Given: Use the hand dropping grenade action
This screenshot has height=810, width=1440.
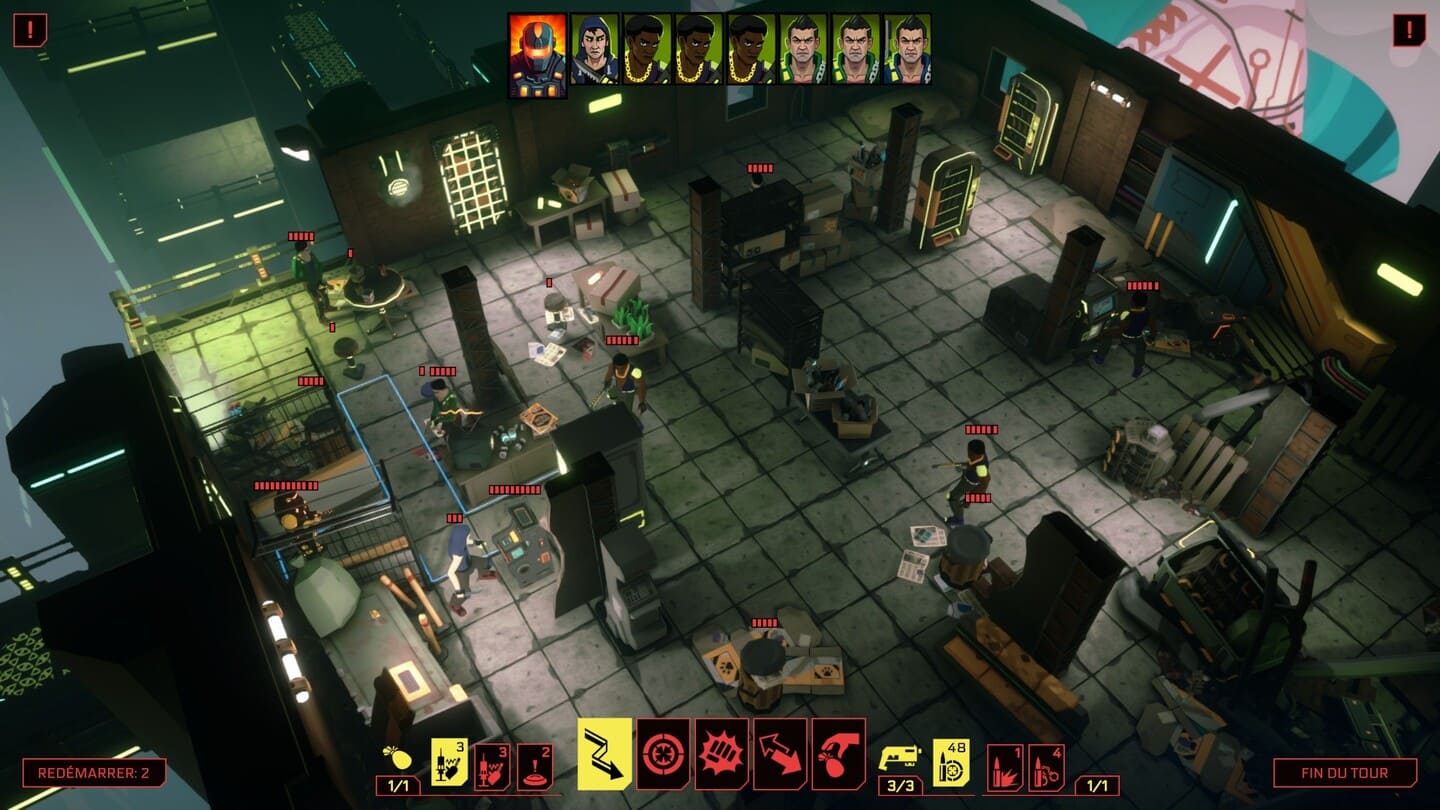Looking at the screenshot, I should 838,754.
